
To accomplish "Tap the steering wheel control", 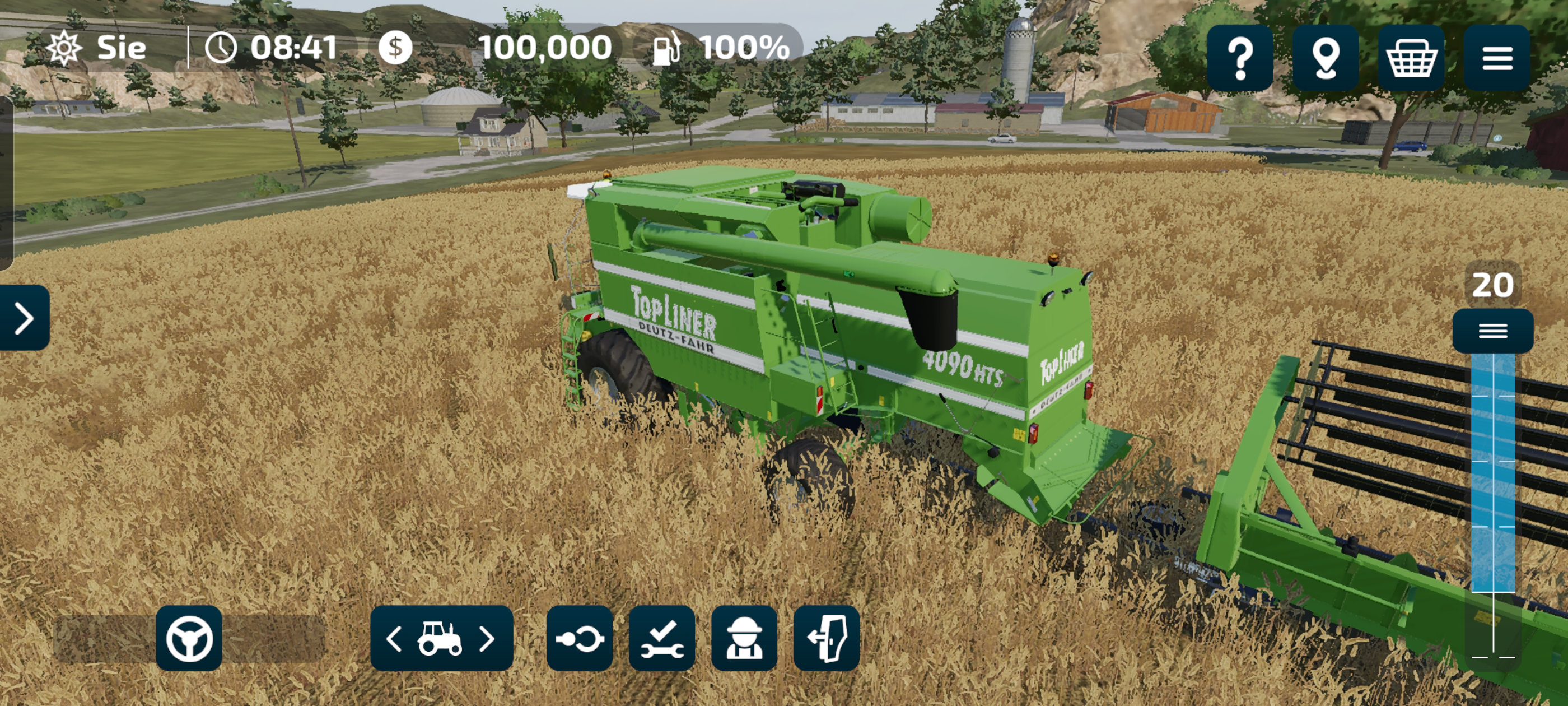I will (x=189, y=638).
